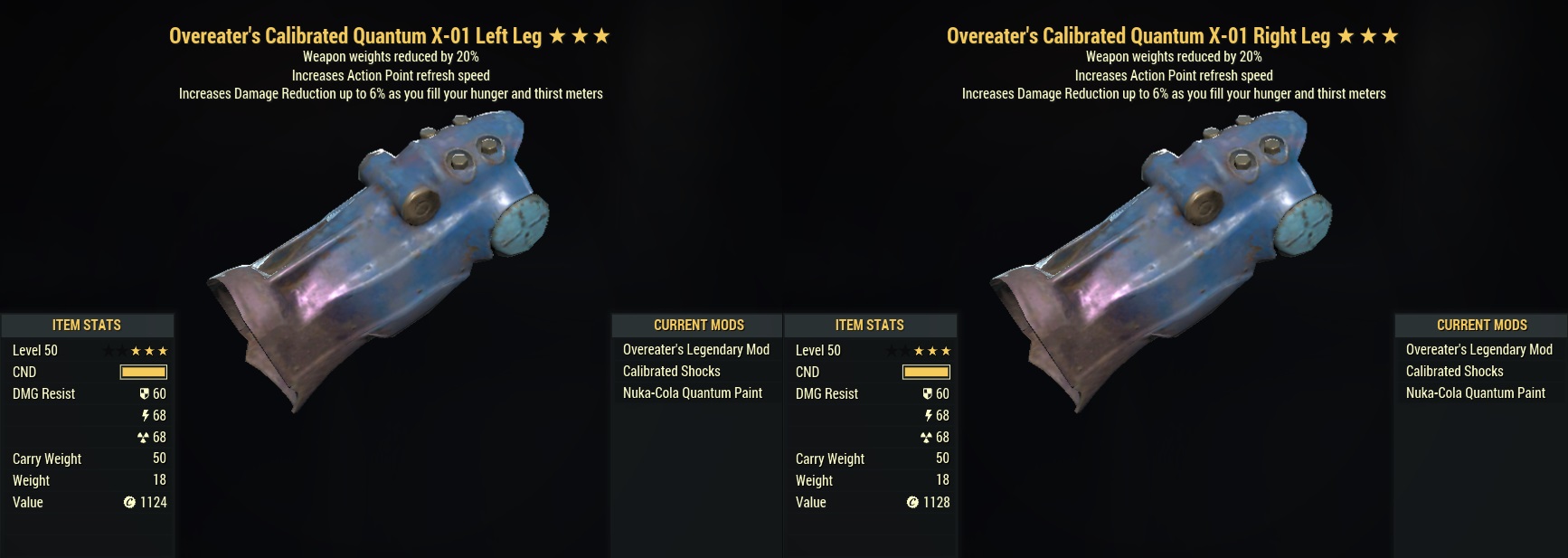Choose Calibrated Shocks mod on the Left Leg

671,372
